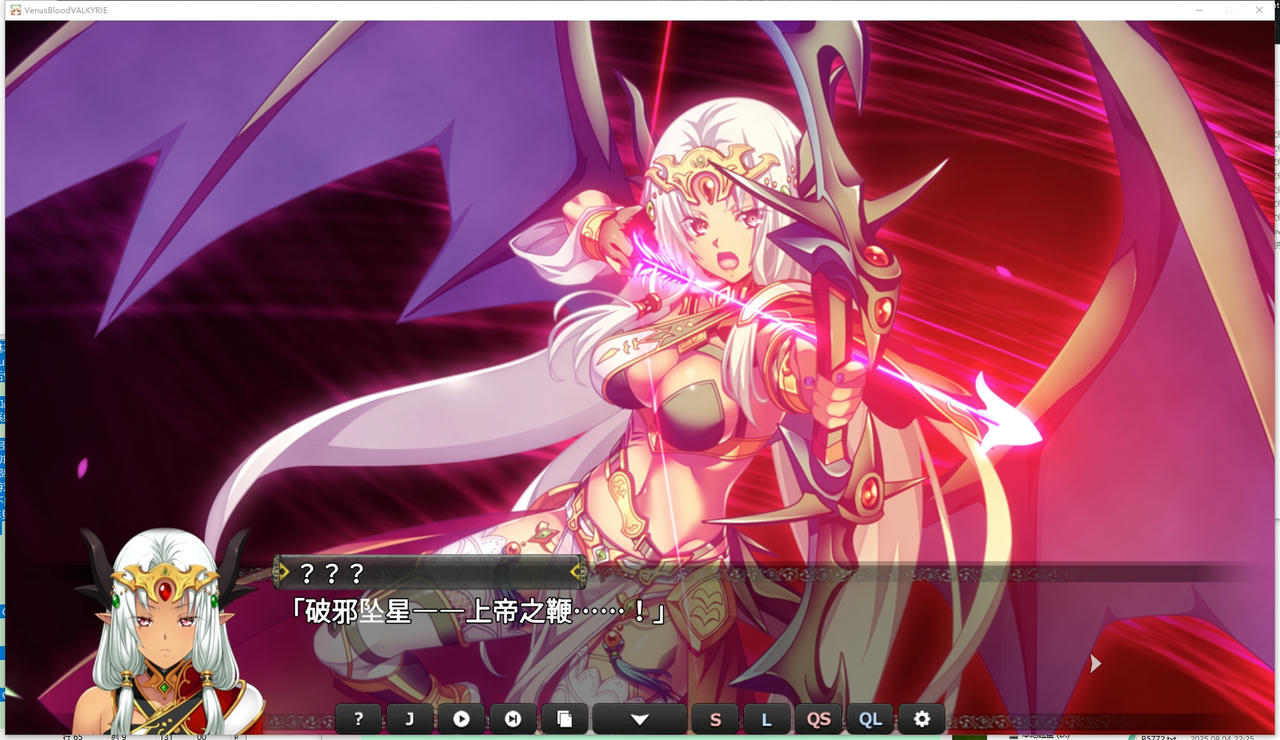Open the load screen via the L icon
This screenshot has width=1280, height=740.
click(767, 718)
